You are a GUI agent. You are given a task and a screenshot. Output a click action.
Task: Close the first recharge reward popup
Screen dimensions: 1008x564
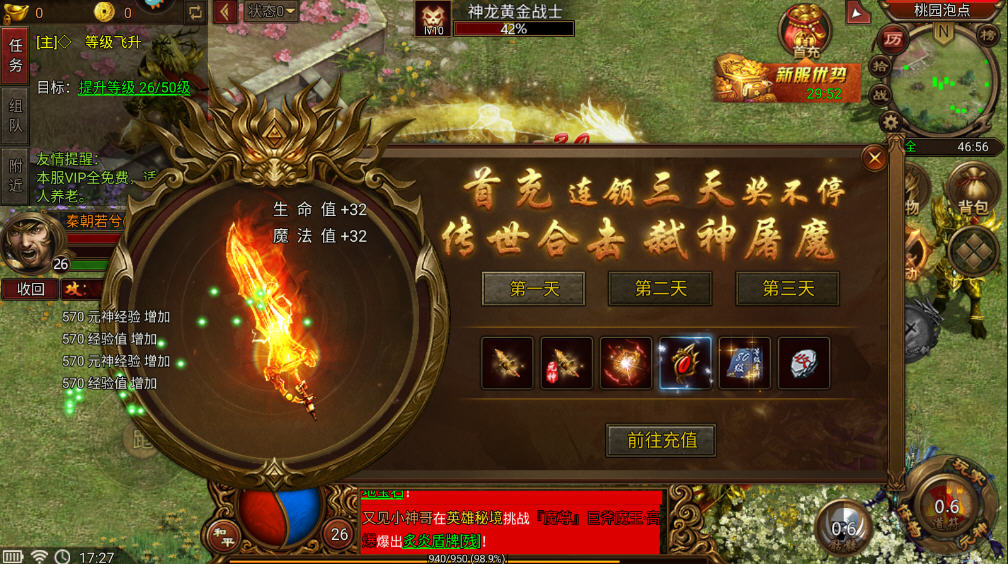pos(875,158)
